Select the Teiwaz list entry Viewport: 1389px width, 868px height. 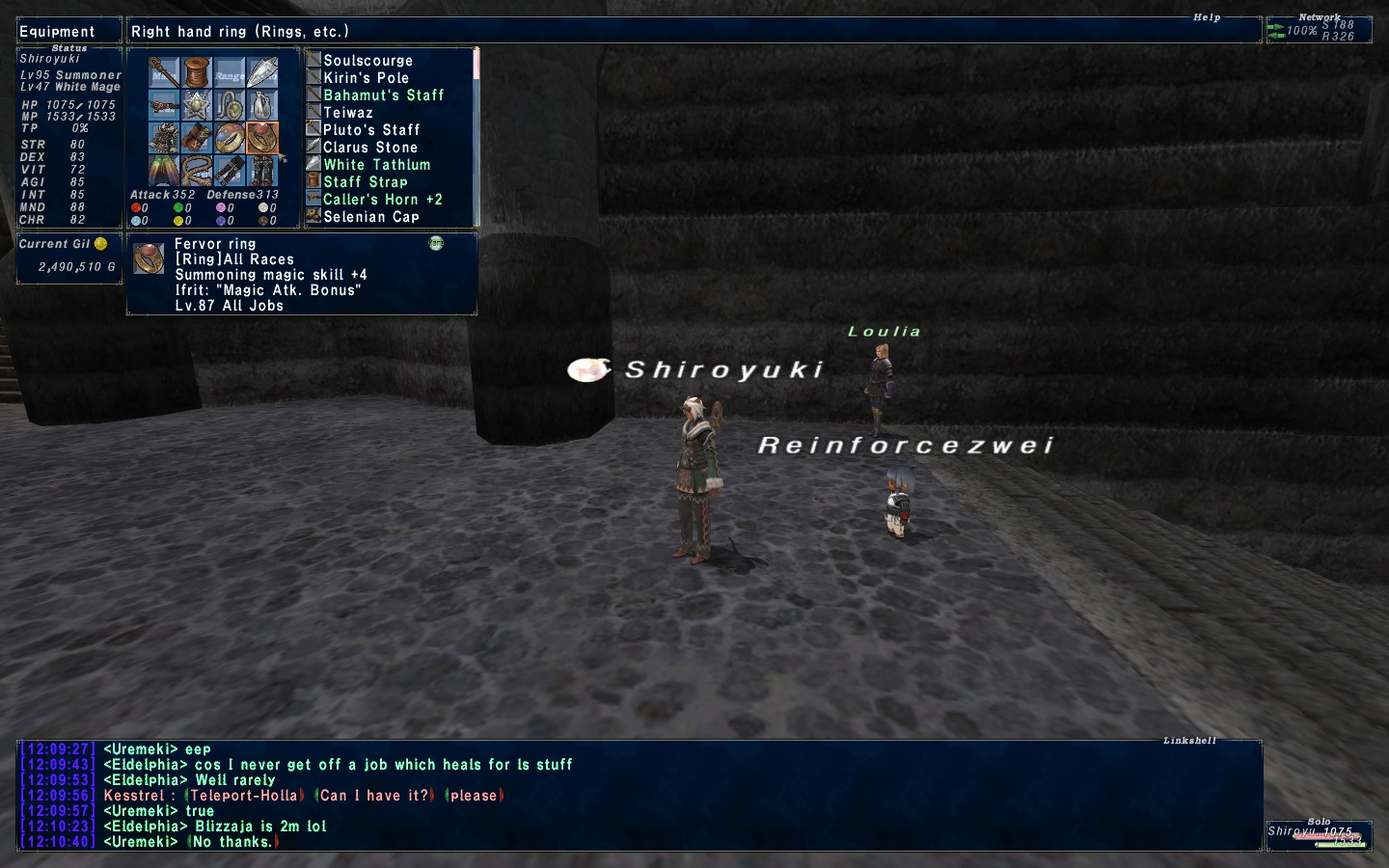point(347,113)
